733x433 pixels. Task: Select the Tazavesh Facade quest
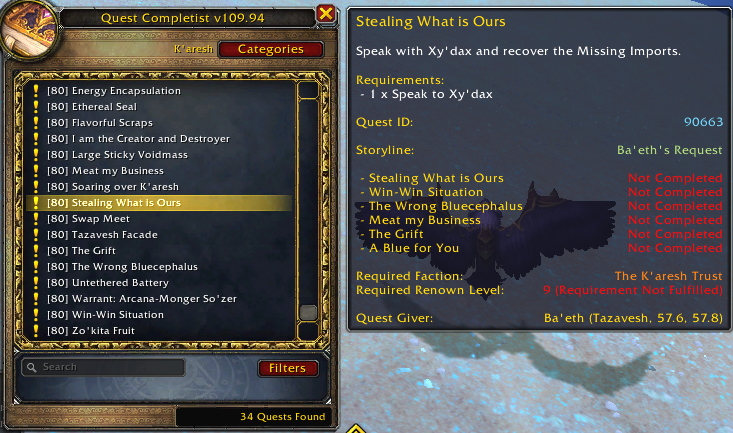[115, 235]
